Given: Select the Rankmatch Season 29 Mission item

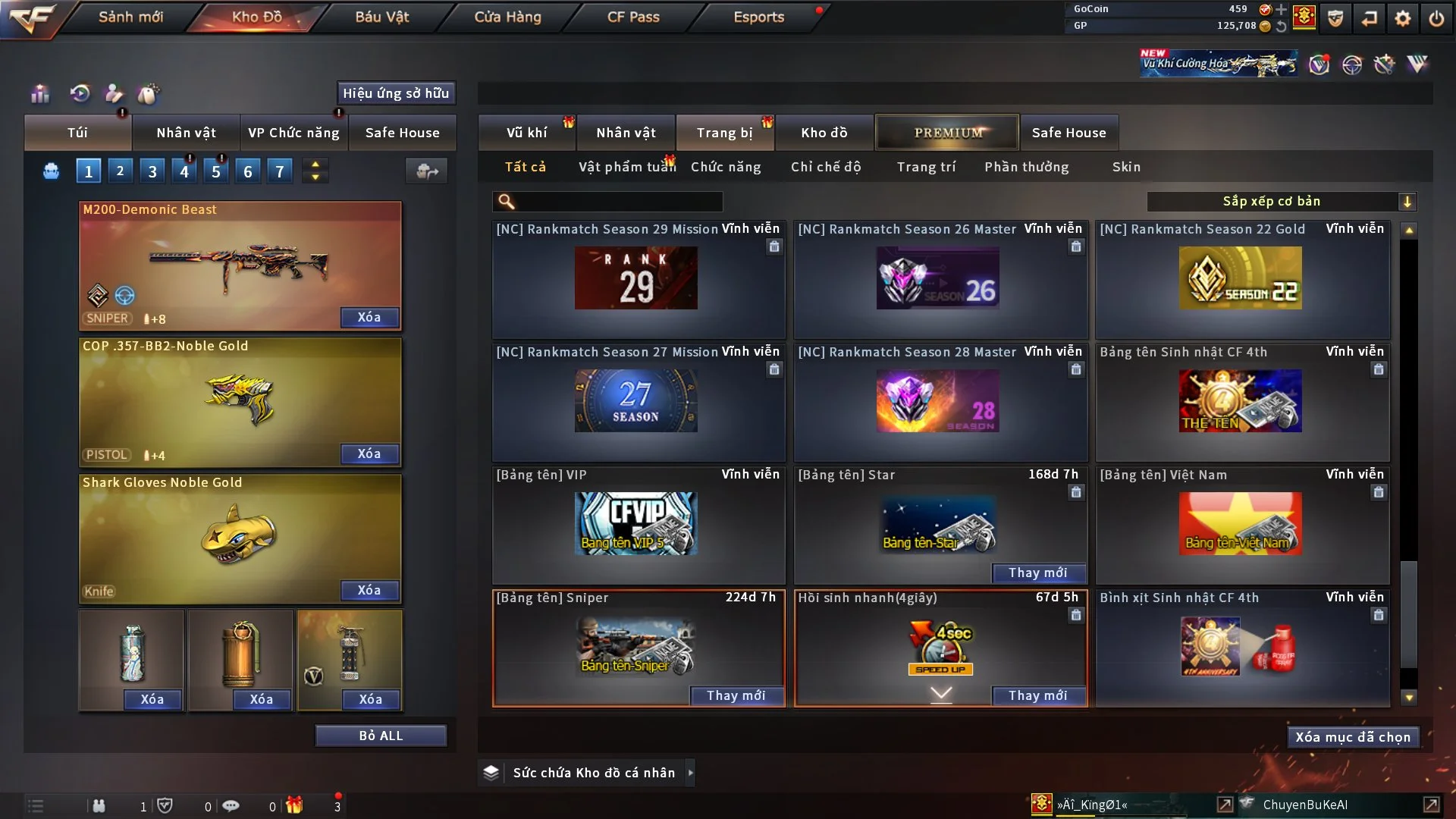Looking at the screenshot, I should click(637, 279).
